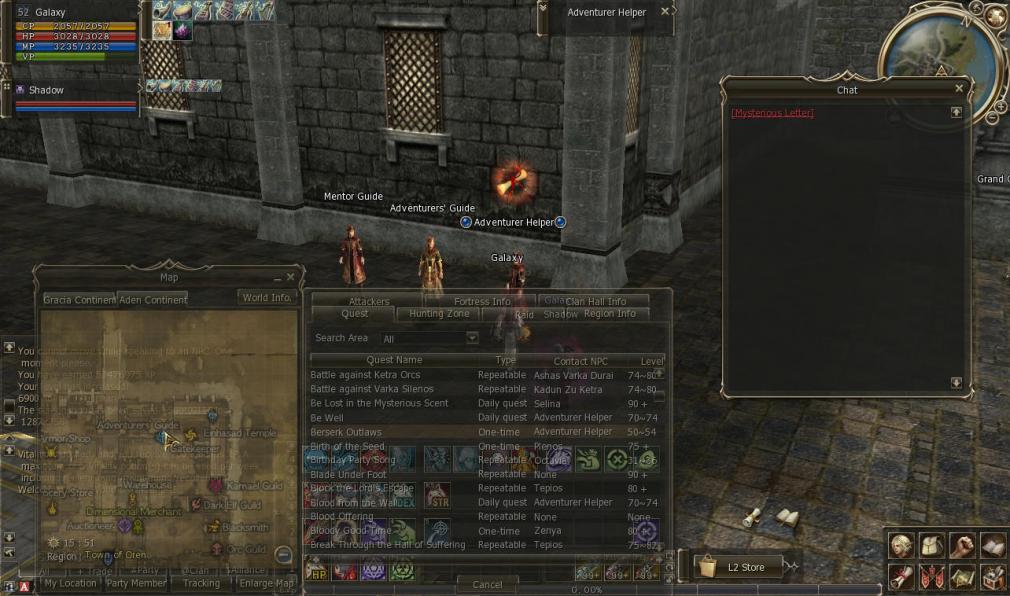The height and width of the screenshot is (596, 1010).
Task: Open the World Info panel
Action: click(x=266, y=297)
